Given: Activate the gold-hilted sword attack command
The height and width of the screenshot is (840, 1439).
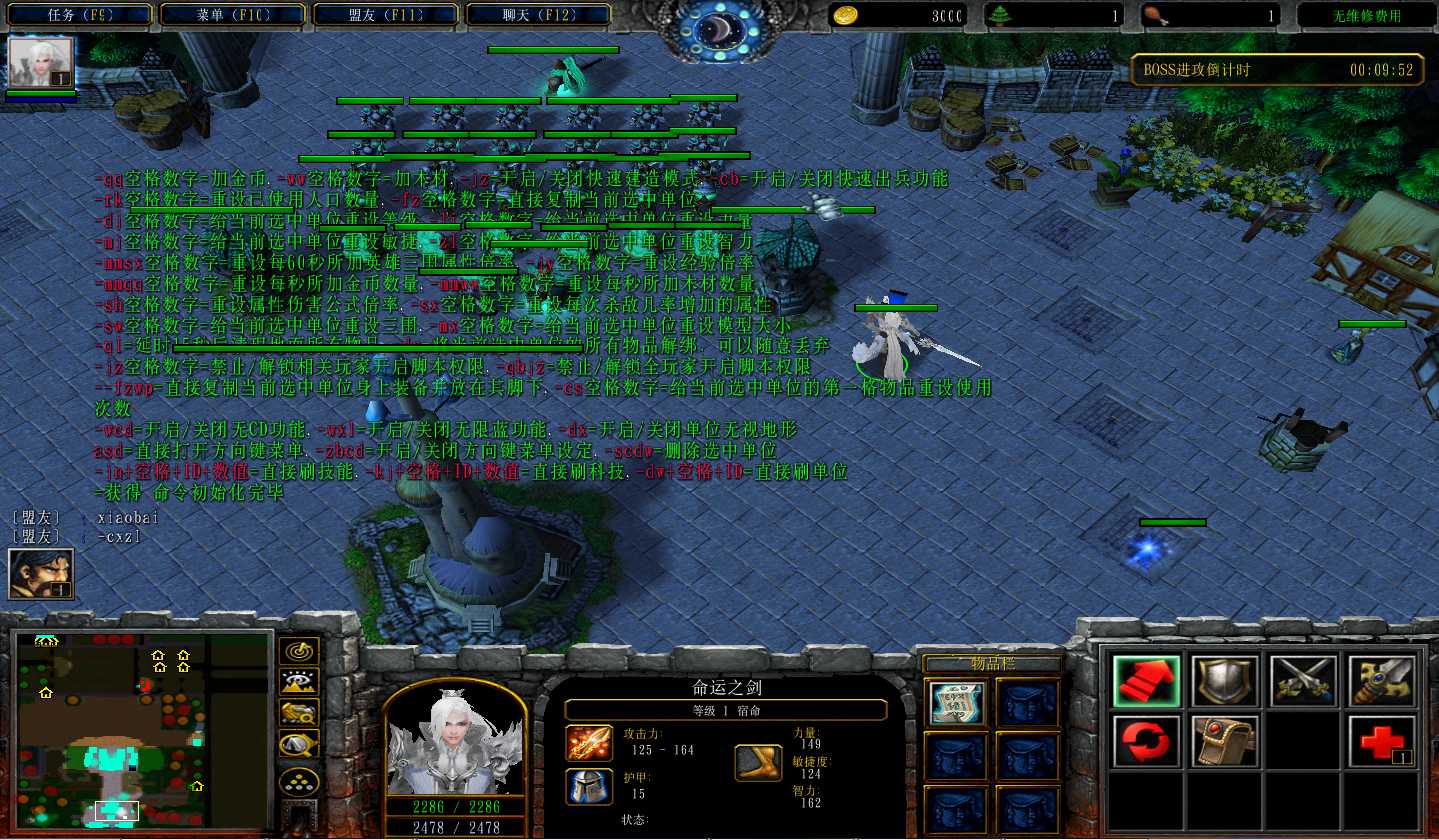Looking at the screenshot, I should click(1381, 681).
